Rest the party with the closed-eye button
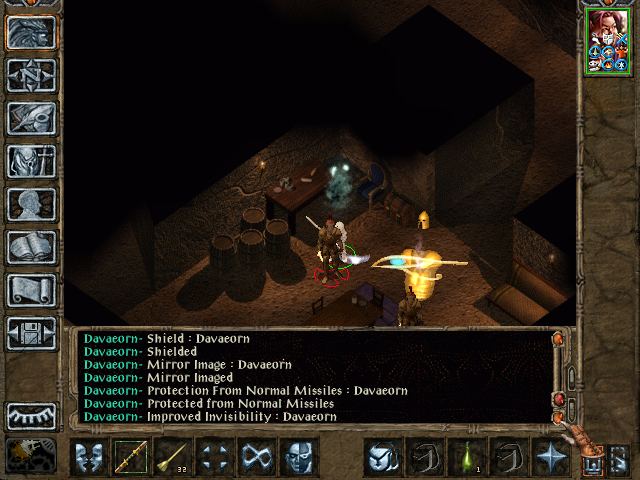The height and width of the screenshot is (480, 640). [x=31, y=414]
